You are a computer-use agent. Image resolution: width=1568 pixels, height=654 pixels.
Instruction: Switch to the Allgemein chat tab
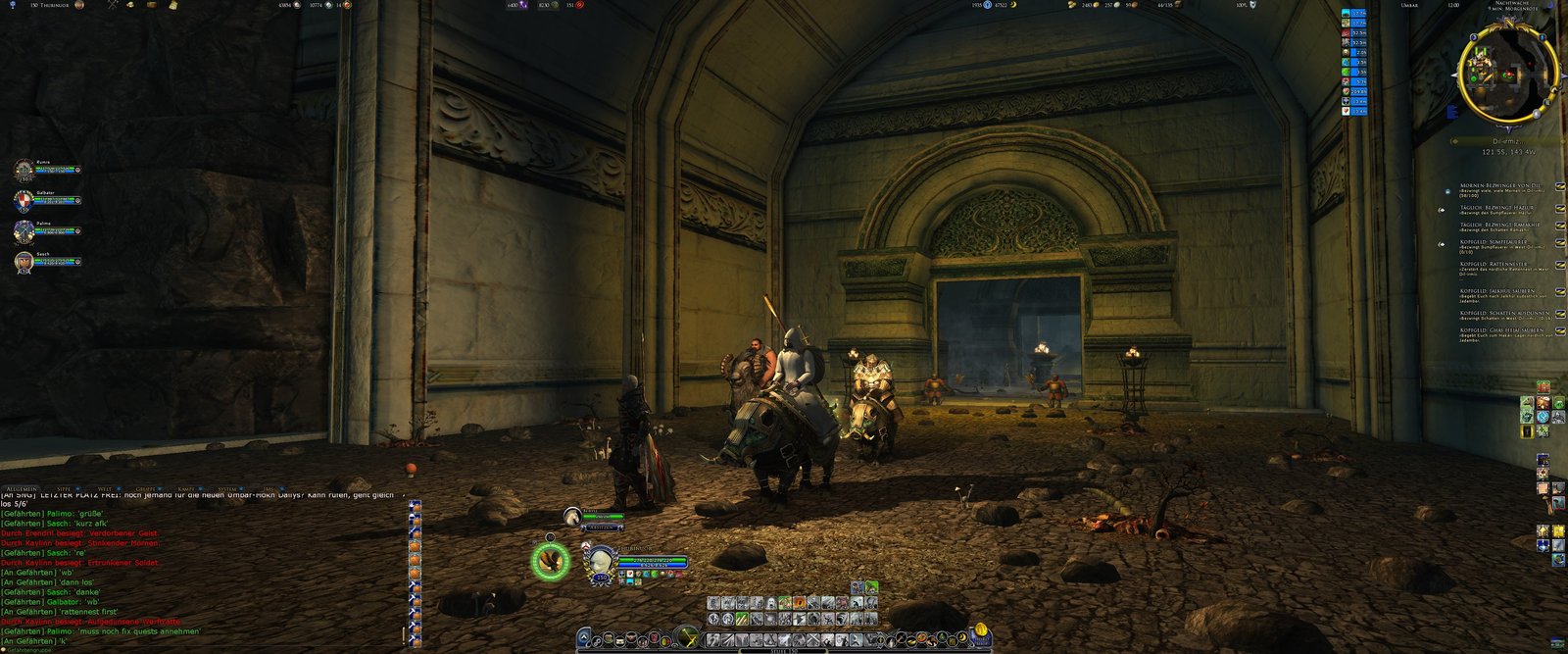click(21, 487)
